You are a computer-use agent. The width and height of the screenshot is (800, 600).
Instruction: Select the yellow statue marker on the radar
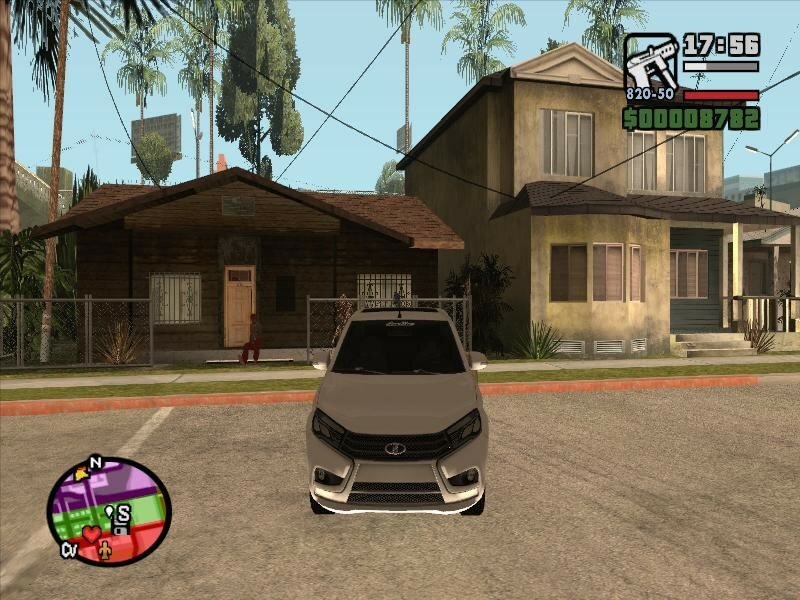(x=107, y=549)
